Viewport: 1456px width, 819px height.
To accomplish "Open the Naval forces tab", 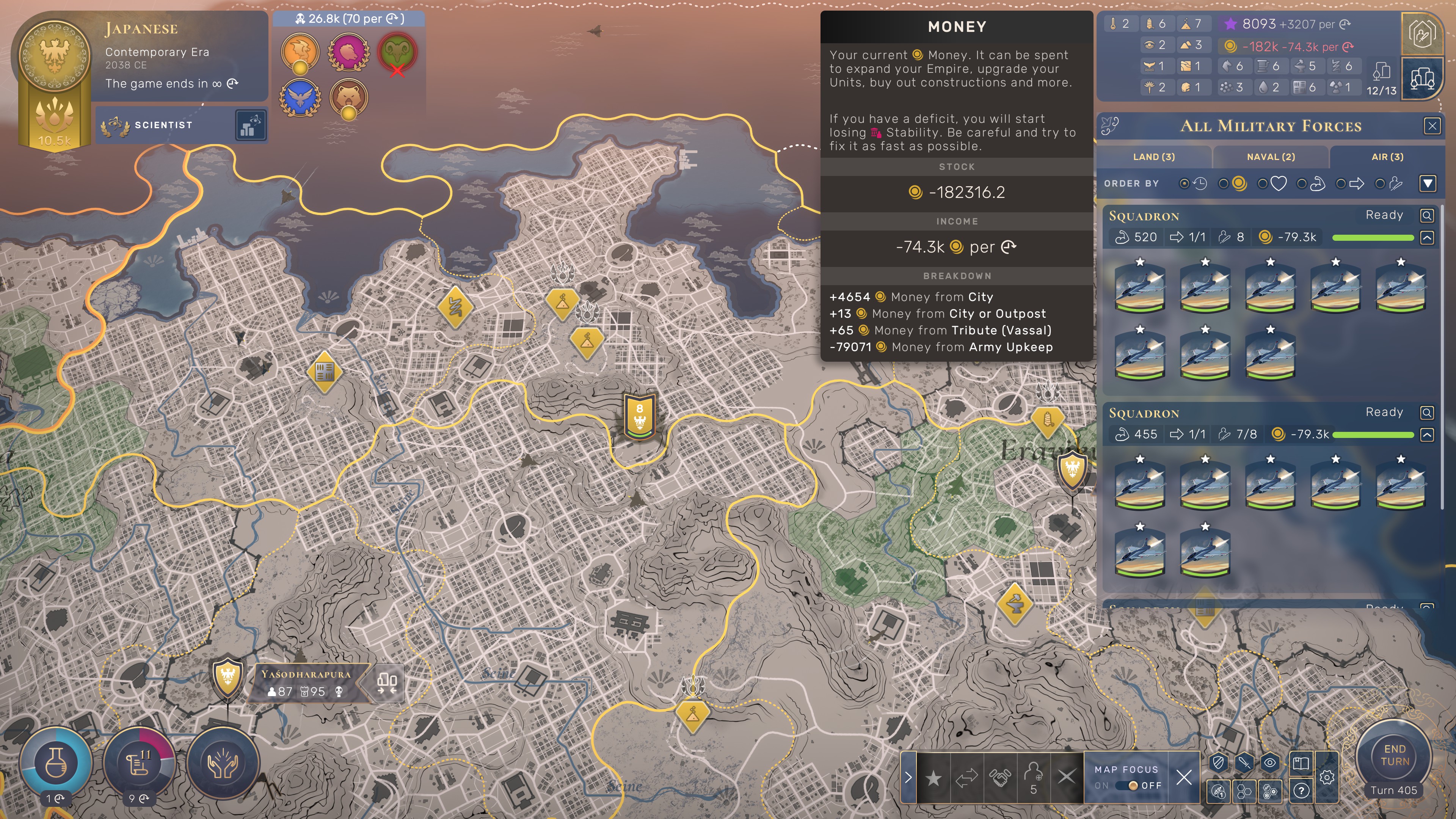I will click(x=1271, y=157).
